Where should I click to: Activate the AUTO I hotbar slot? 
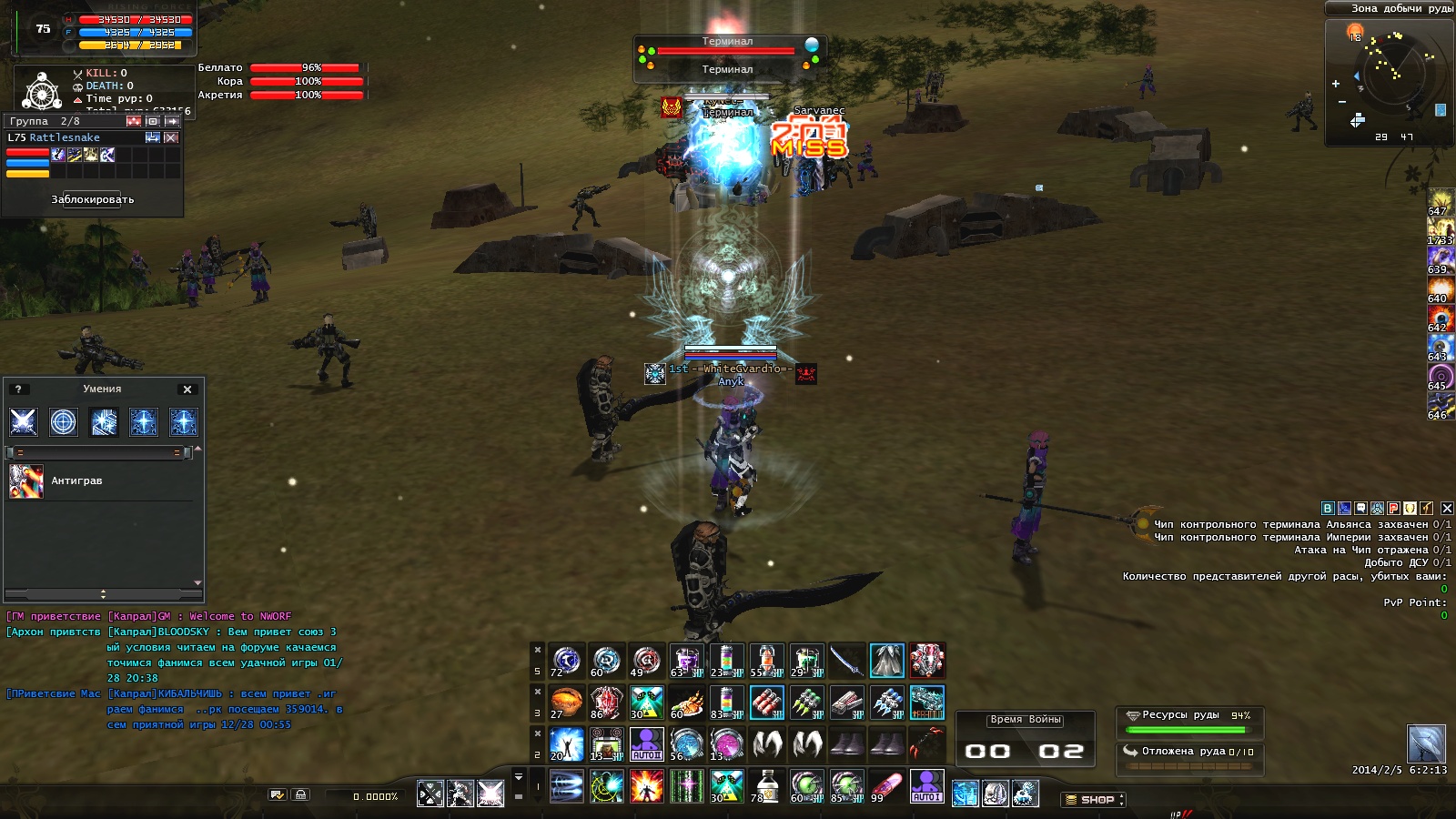tap(926, 786)
